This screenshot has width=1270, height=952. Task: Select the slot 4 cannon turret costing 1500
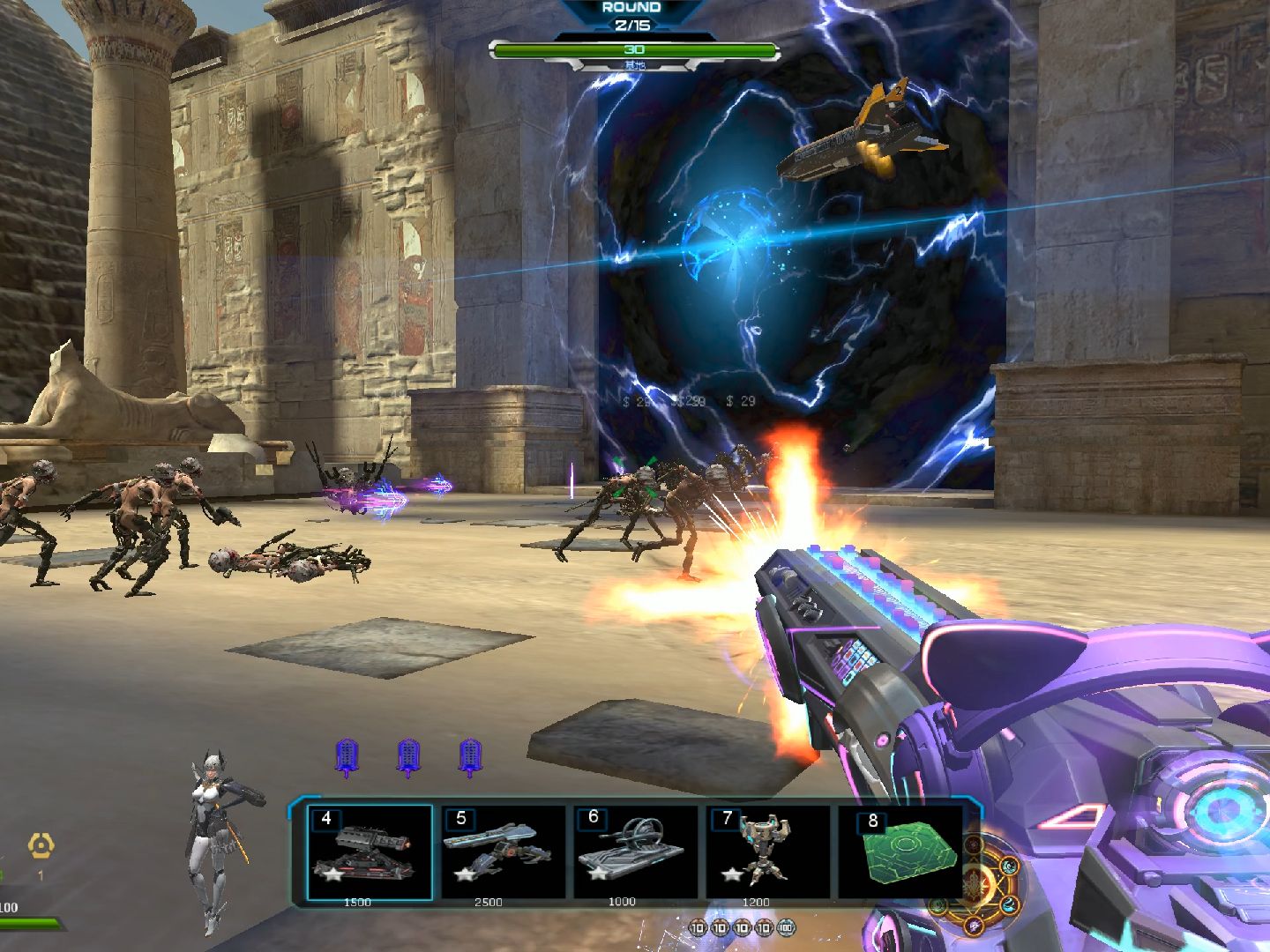370,853
